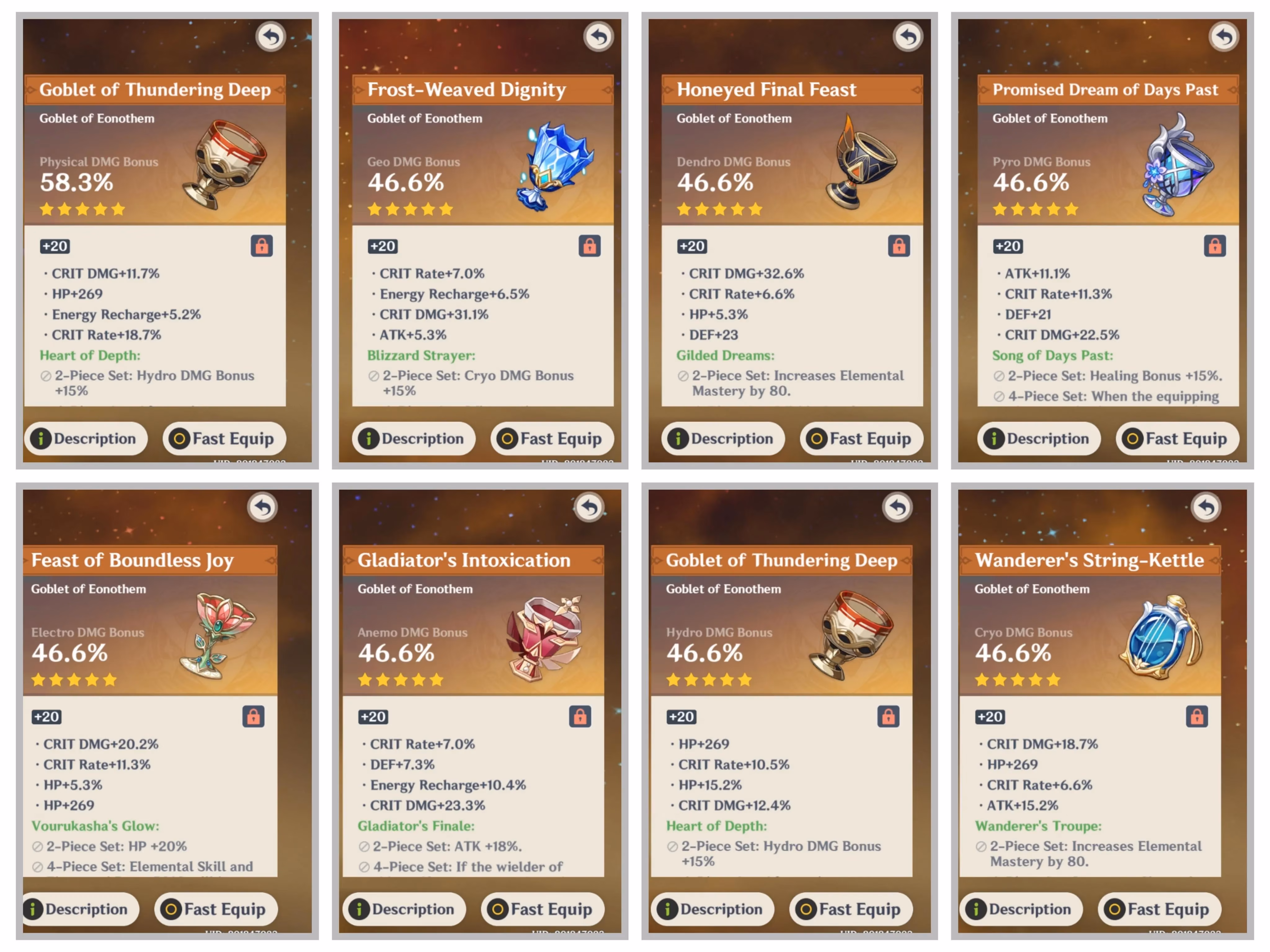Tap the back arrow on Honeyed Final Feast card
Image resolution: width=1270 pixels, height=952 pixels.
coord(908,36)
